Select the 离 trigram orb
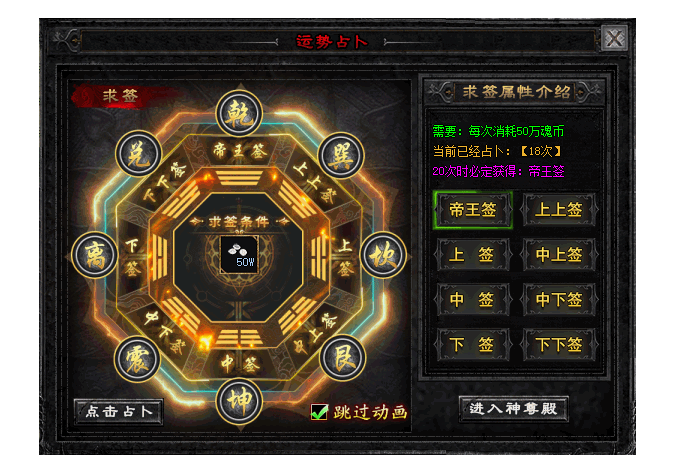 tap(96, 254)
